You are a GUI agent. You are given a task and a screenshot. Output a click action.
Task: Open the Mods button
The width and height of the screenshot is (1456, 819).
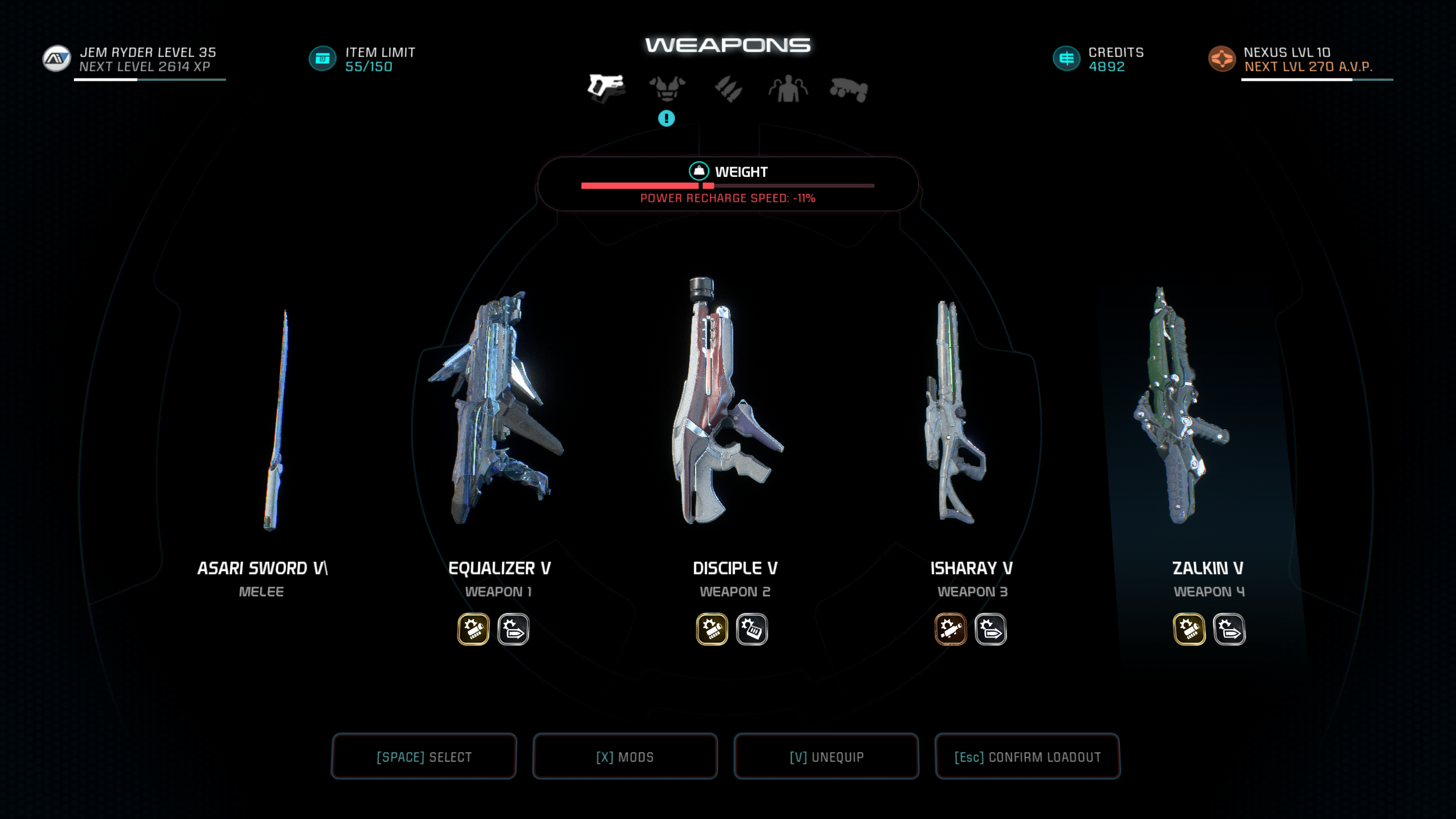point(625,756)
